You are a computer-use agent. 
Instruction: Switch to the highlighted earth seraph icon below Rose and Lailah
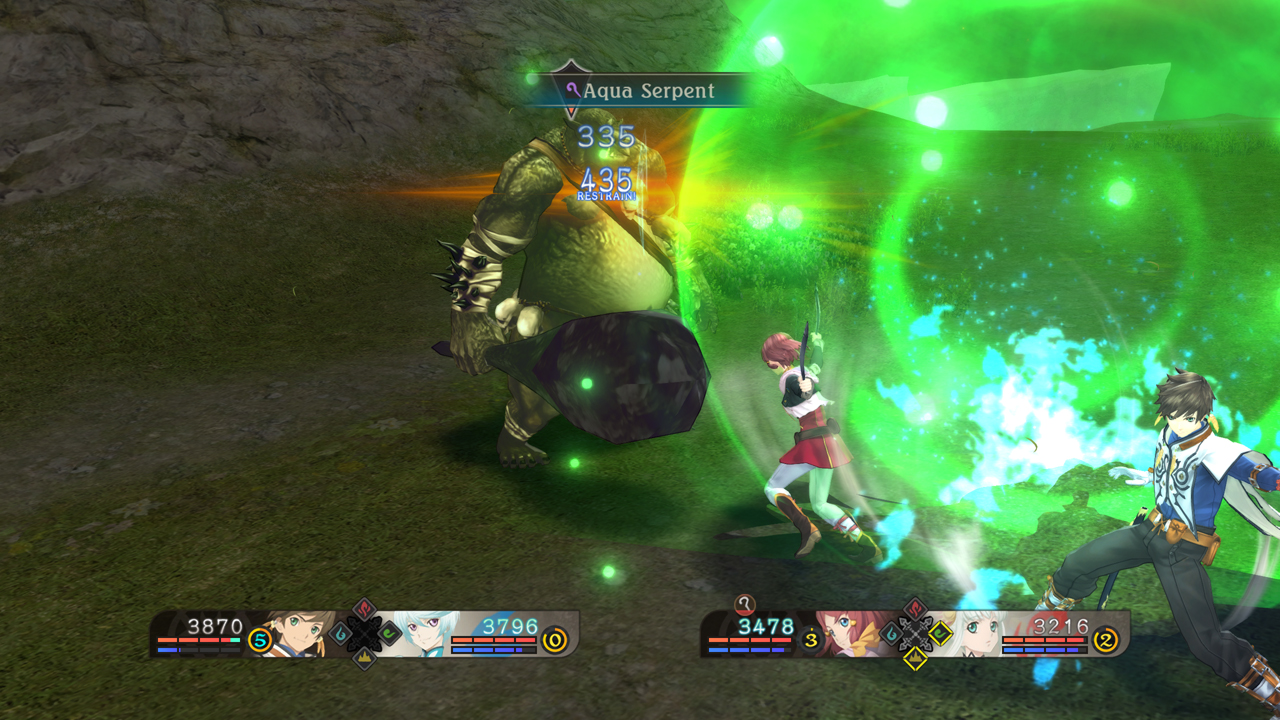(915, 658)
